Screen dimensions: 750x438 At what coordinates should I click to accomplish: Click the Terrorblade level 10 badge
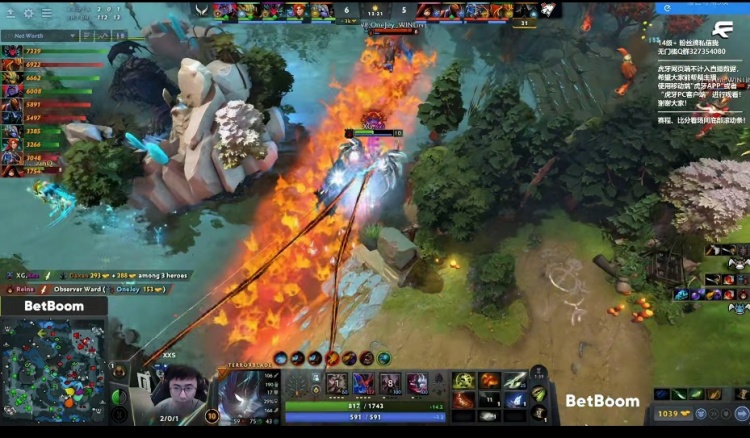(211, 416)
